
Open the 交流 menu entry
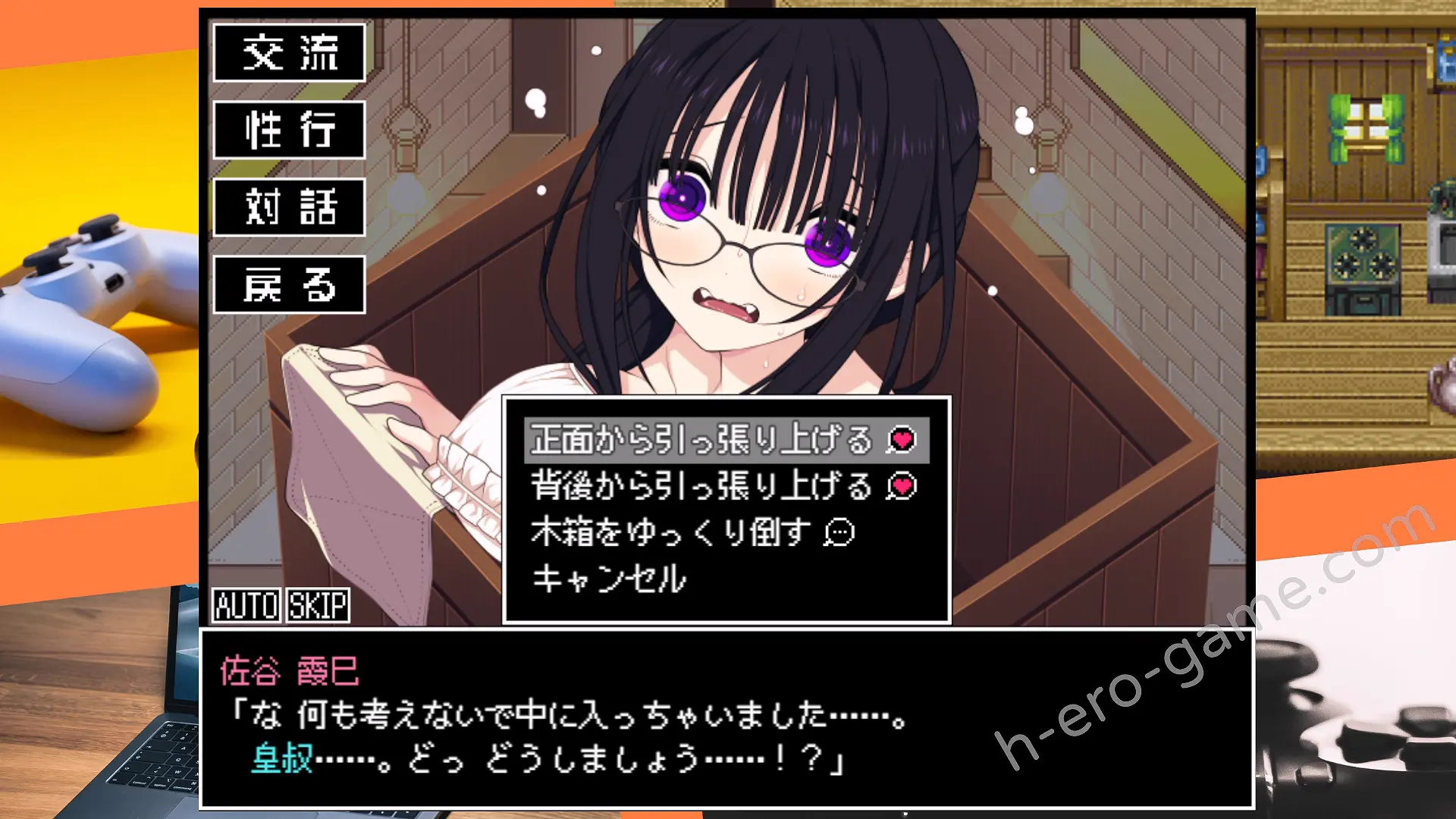point(289,52)
